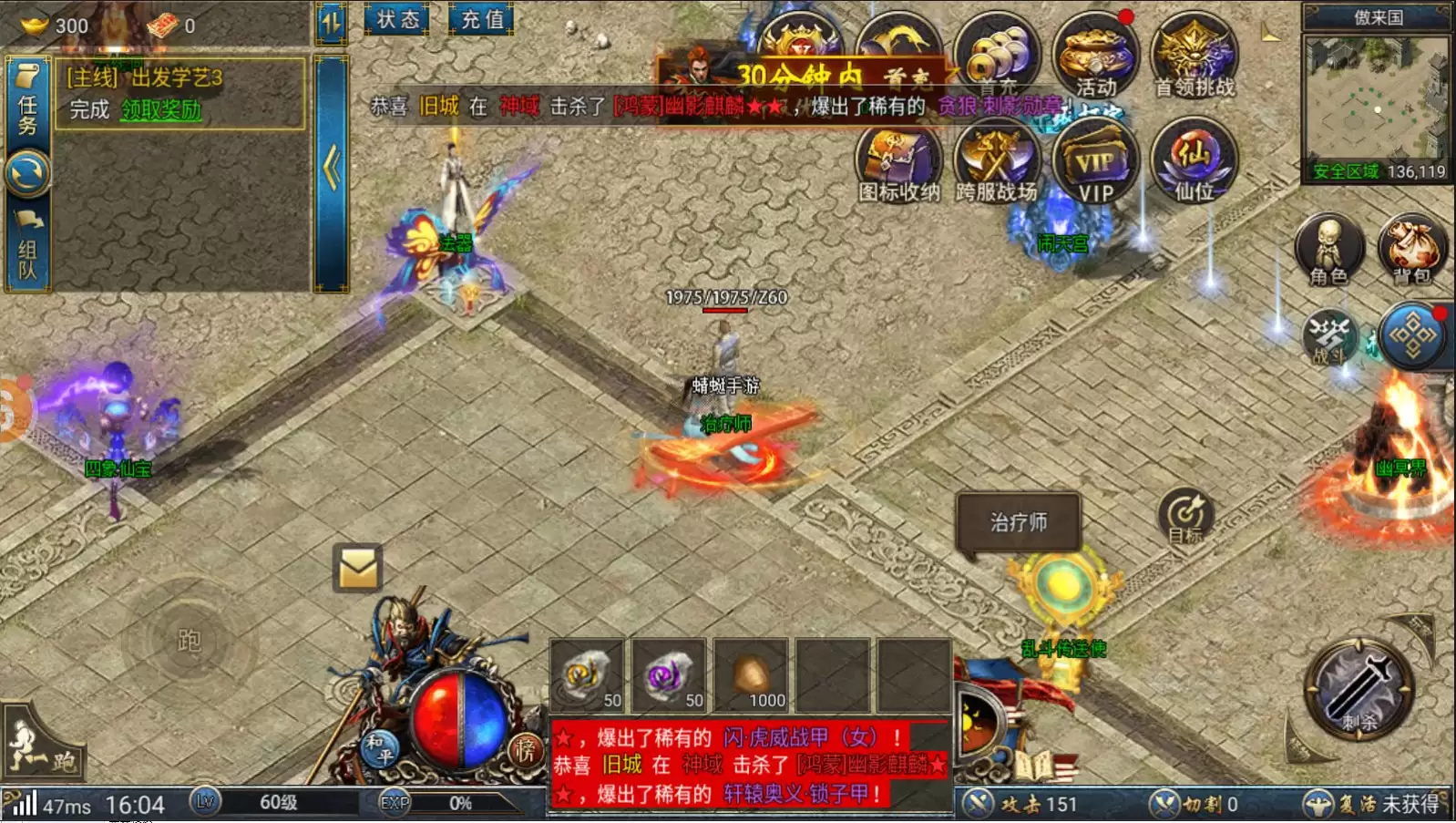Click the minimap of 傲来国
The image size is (1456, 823).
point(1376,100)
